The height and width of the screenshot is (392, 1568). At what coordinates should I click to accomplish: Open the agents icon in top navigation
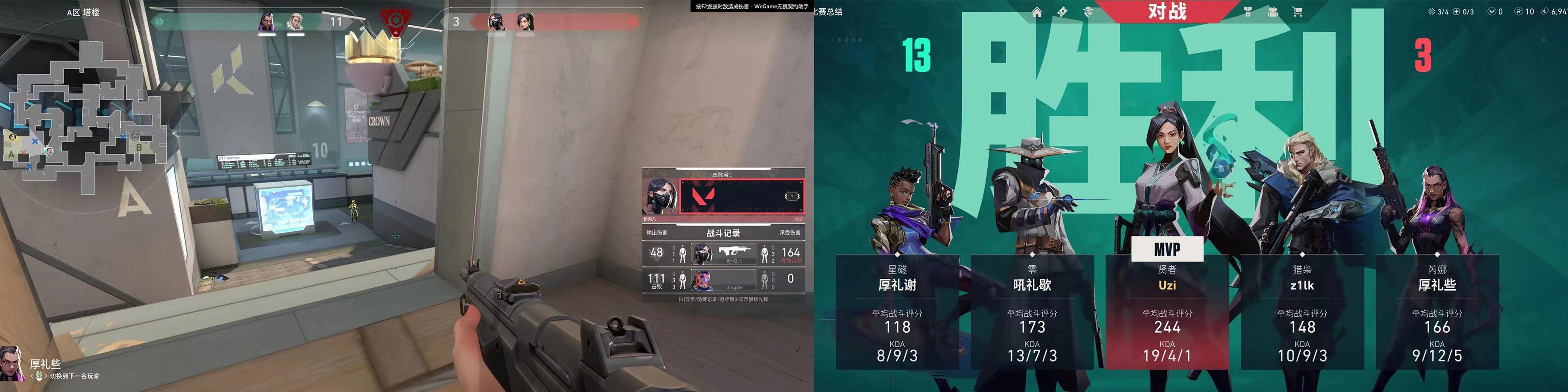tap(1088, 12)
